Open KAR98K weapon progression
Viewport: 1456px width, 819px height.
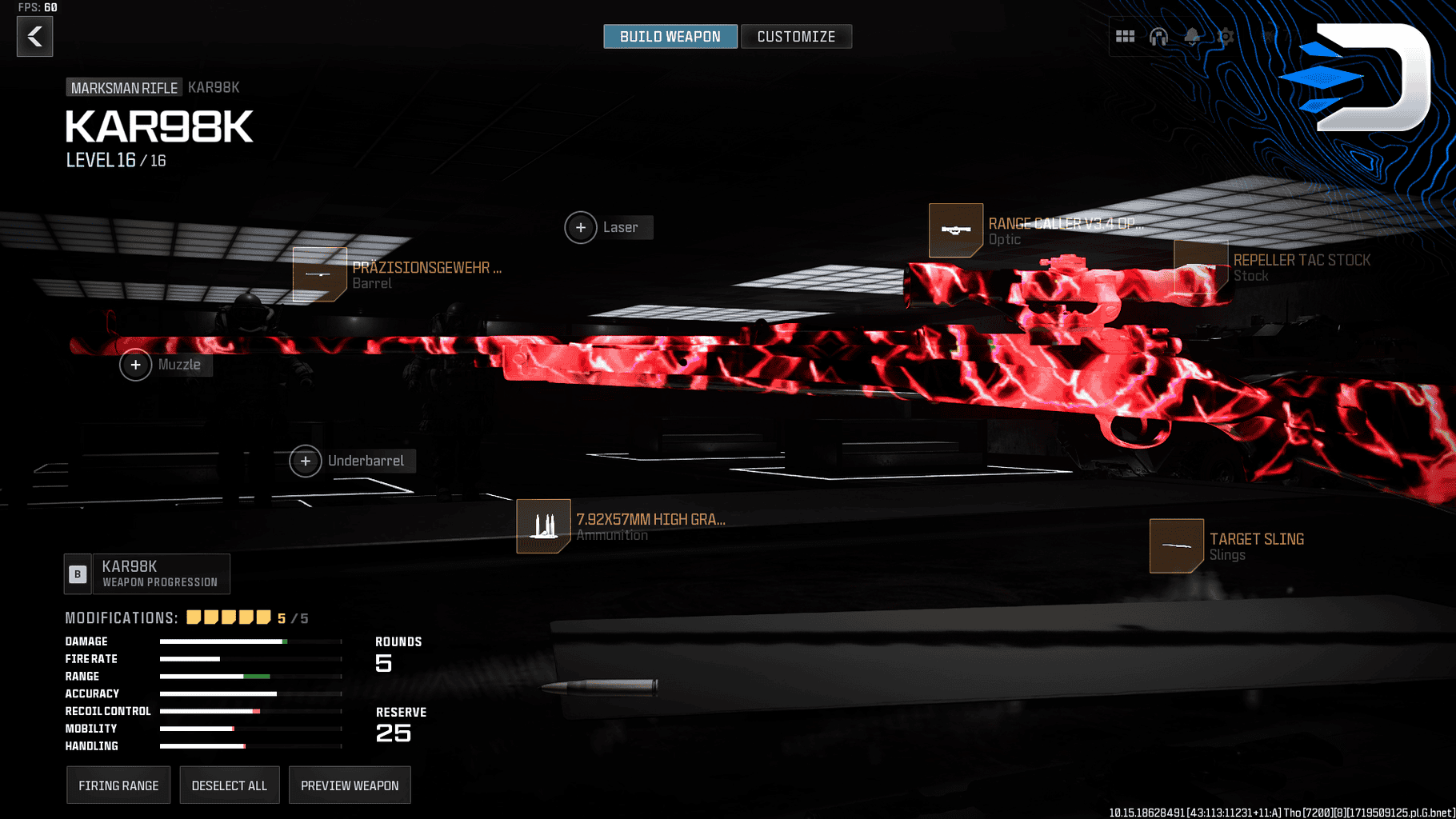(x=147, y=574)
